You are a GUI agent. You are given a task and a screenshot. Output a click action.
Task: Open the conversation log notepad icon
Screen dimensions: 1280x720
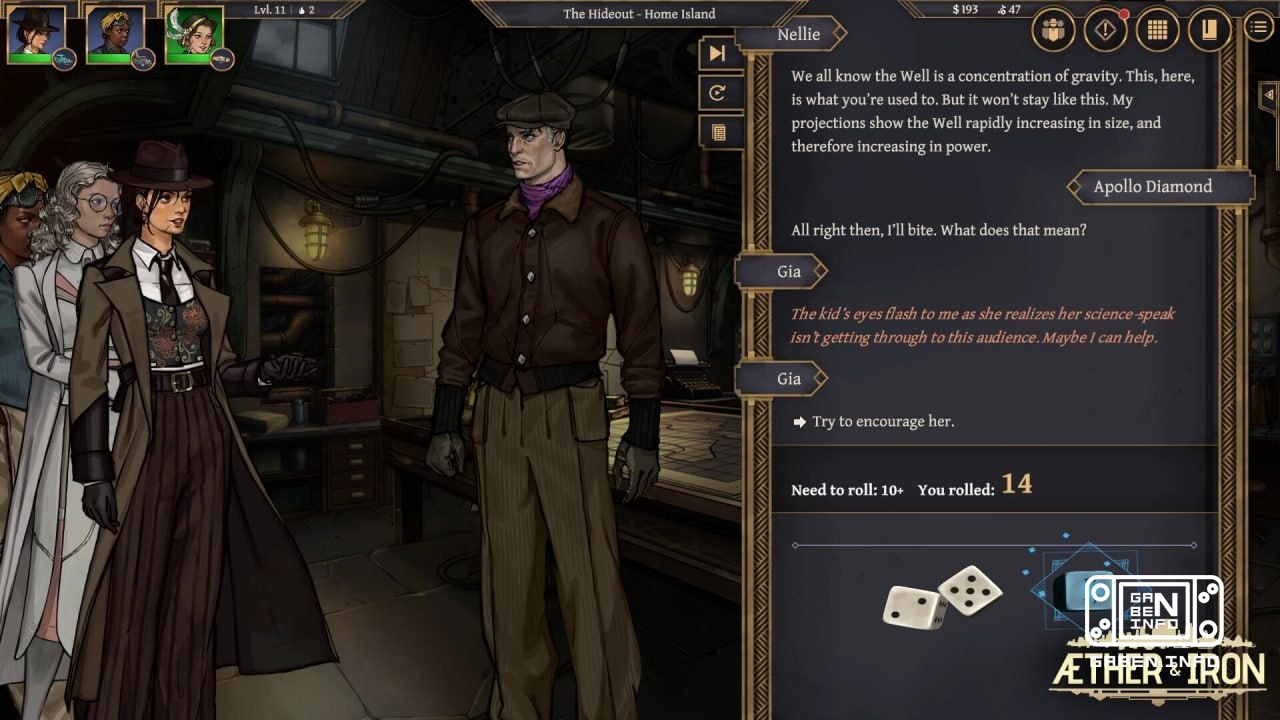tap(721, 132)
